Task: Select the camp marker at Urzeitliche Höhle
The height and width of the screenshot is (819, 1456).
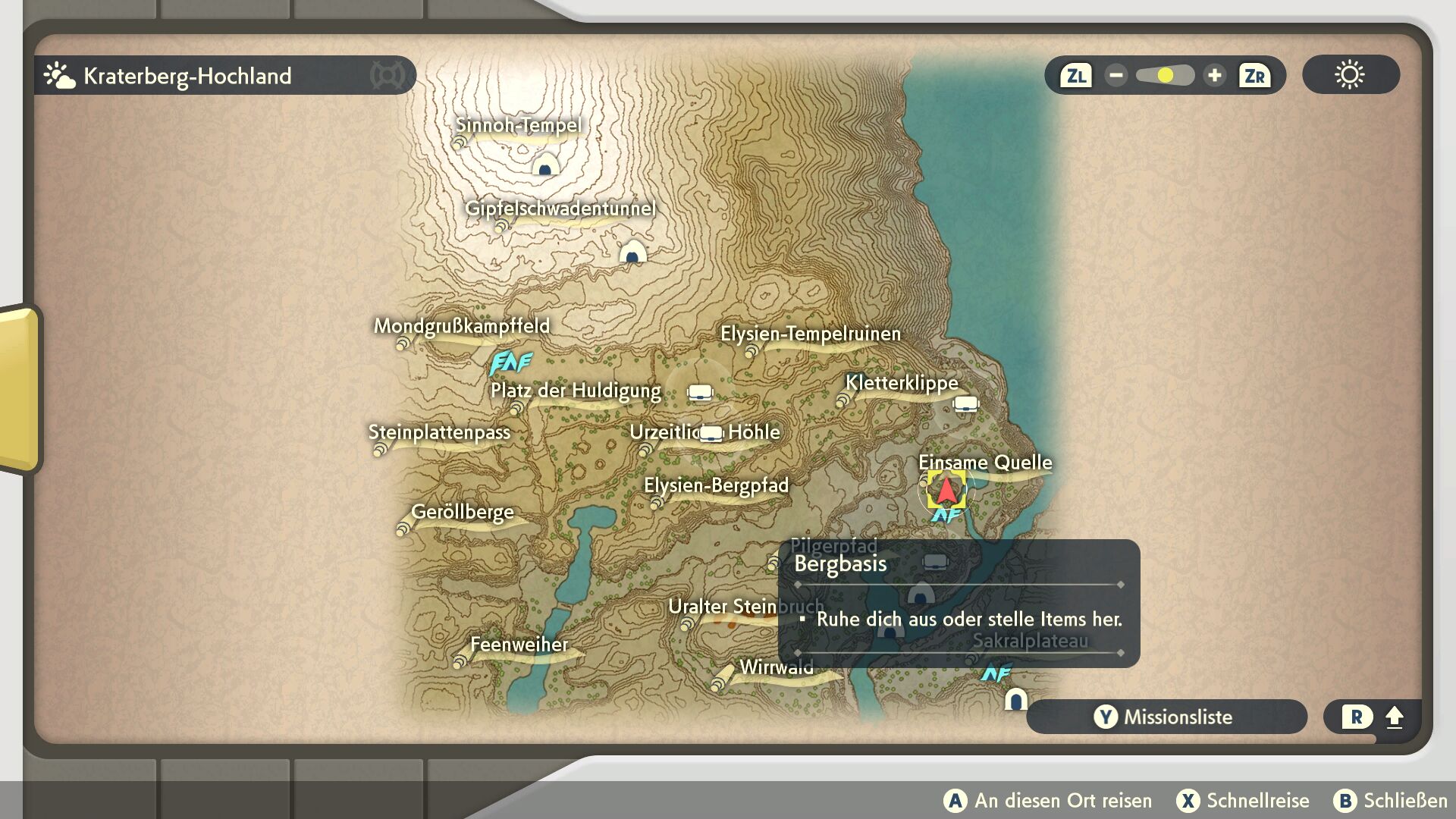Action: tap(711, 433)
